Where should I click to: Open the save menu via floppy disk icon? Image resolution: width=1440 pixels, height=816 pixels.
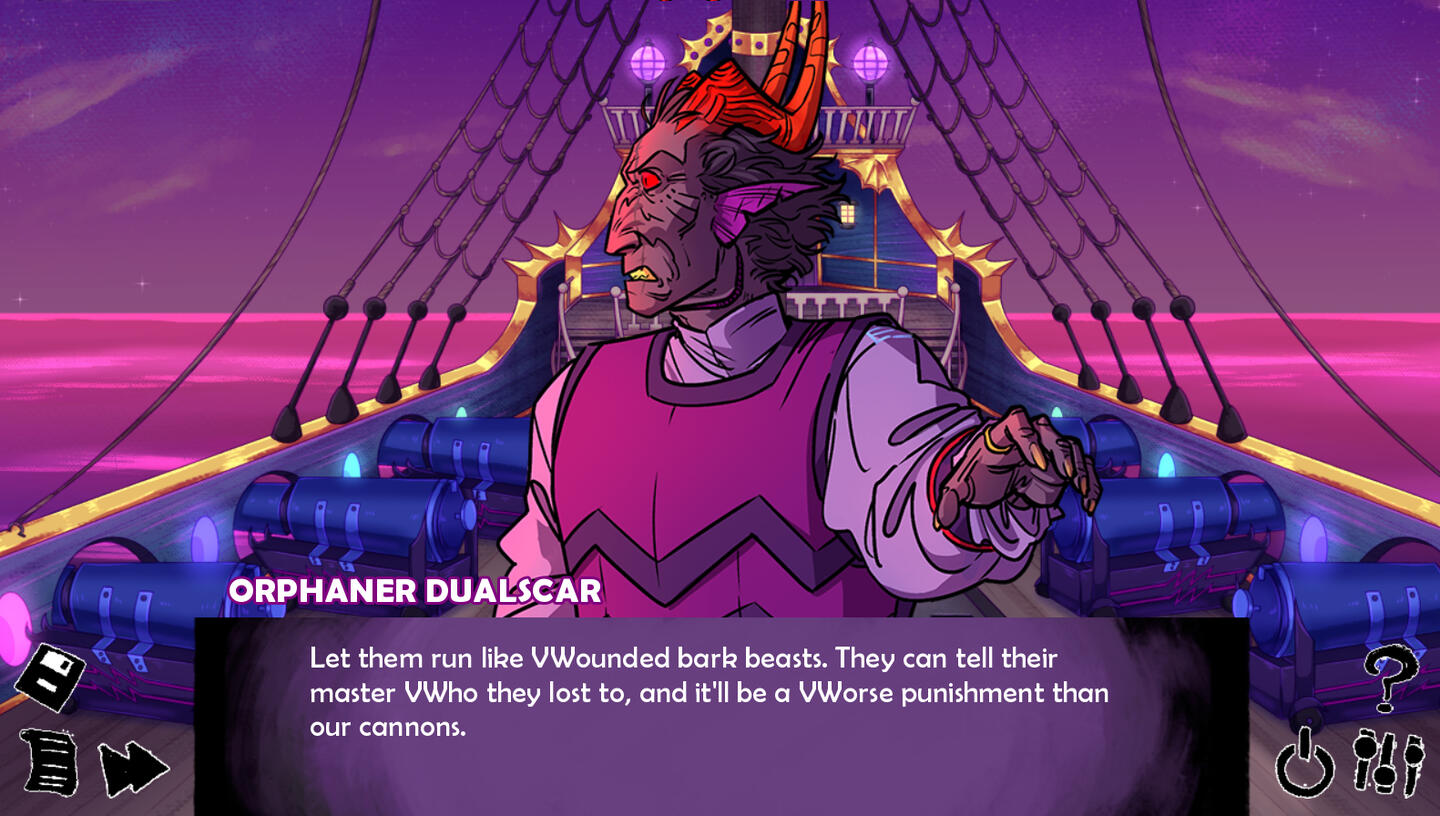pyautogui.click(x=51, y=677)
